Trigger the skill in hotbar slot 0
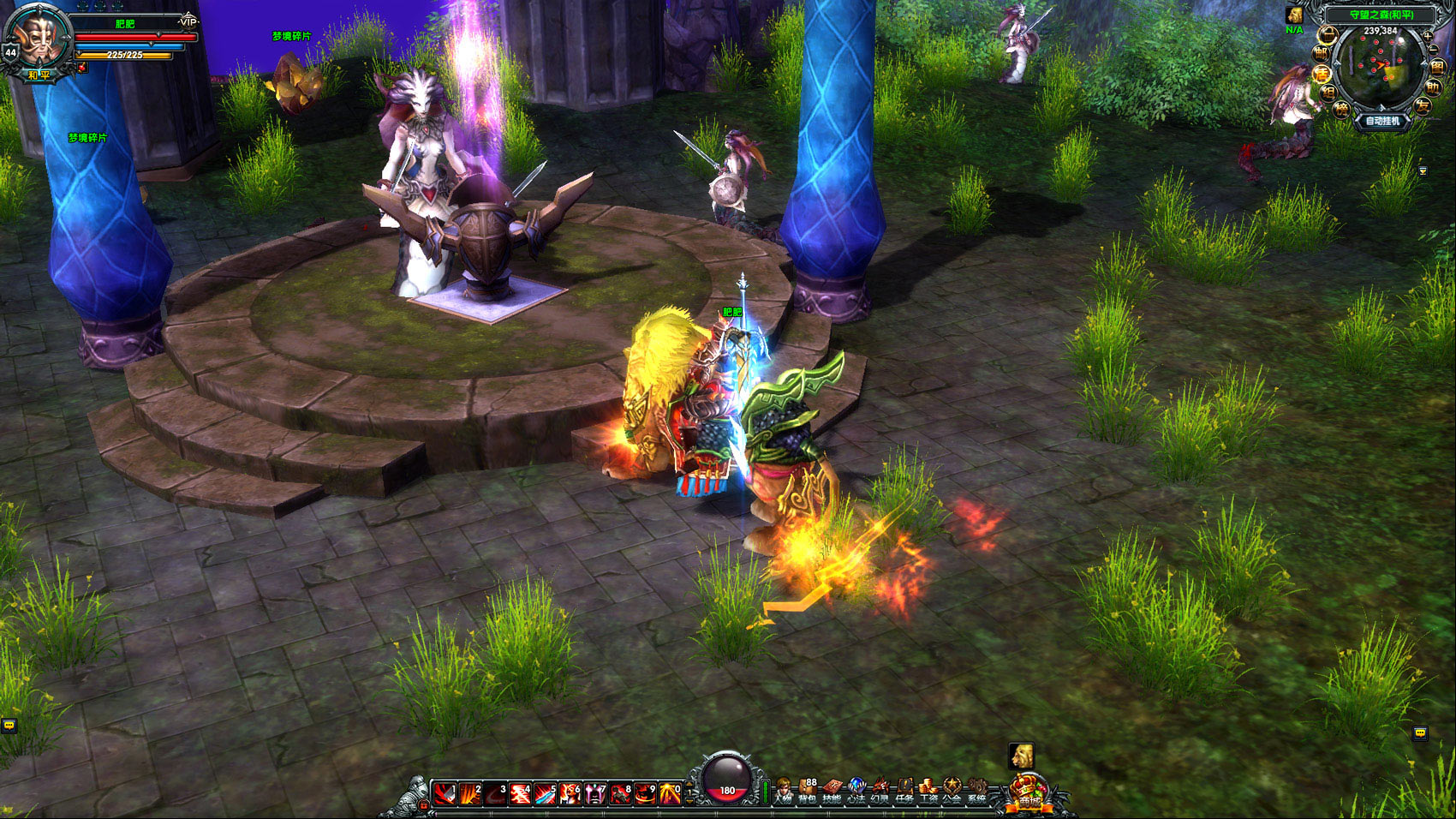Screen dimensions: 1456x819 [670, 794]
